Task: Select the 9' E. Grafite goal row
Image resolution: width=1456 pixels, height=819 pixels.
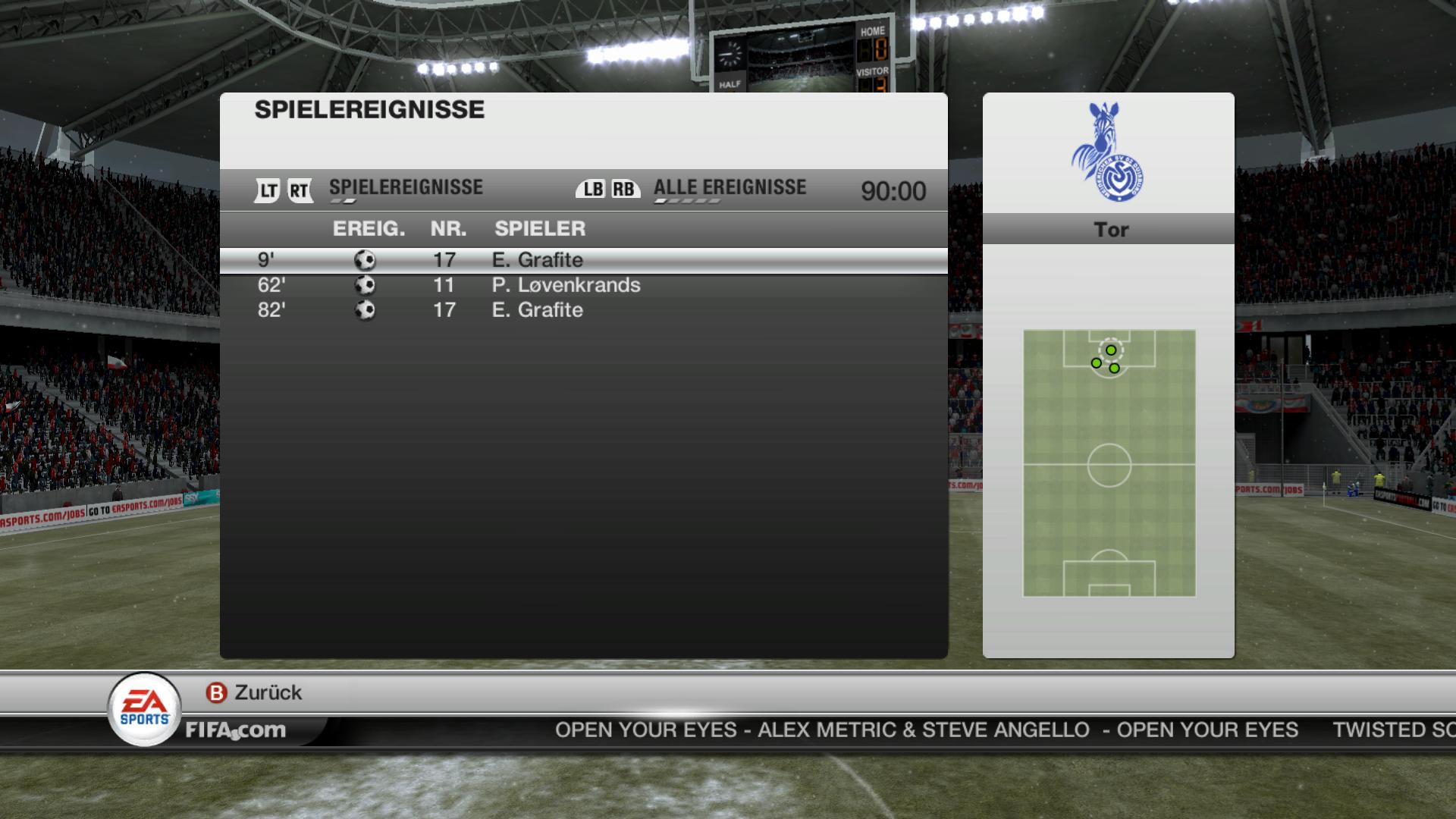Action: (582, 260)
